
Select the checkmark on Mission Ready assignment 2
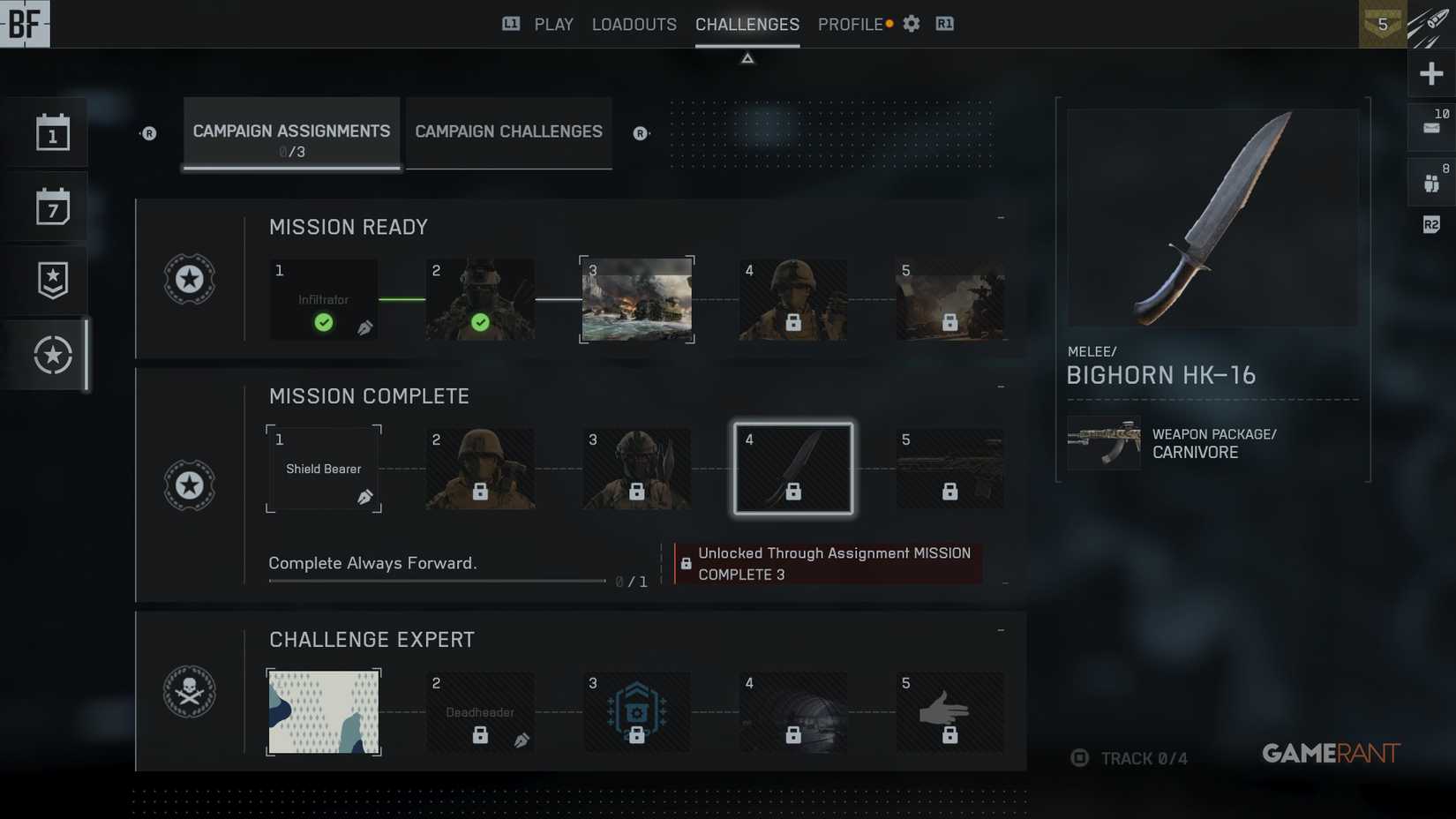(479, 323)
